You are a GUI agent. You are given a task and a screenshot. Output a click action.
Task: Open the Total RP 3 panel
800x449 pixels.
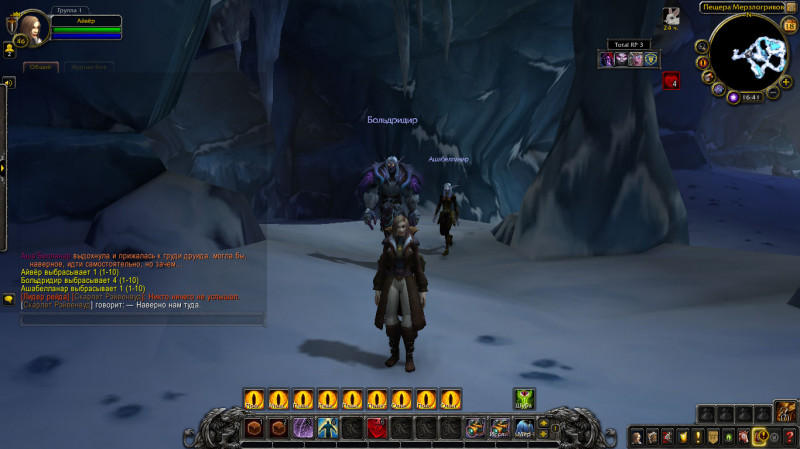(x=629, y=44)
